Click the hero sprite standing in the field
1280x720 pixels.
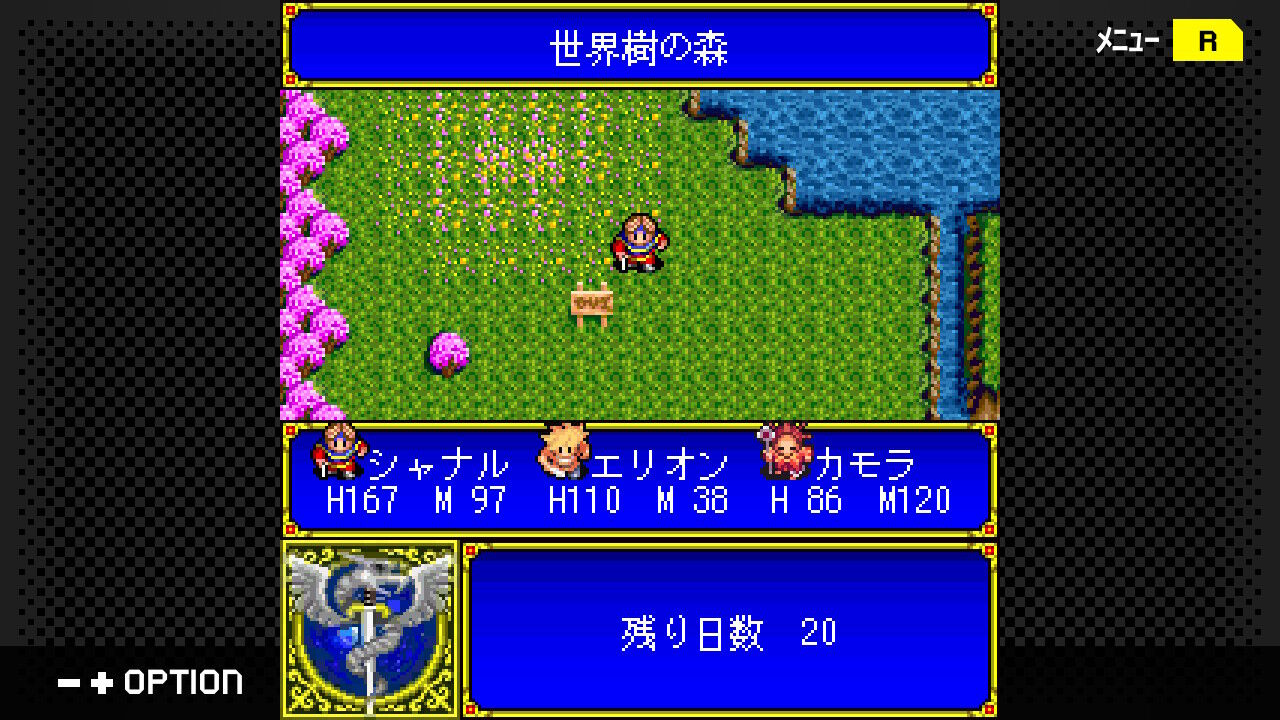[x=637, y=243]
